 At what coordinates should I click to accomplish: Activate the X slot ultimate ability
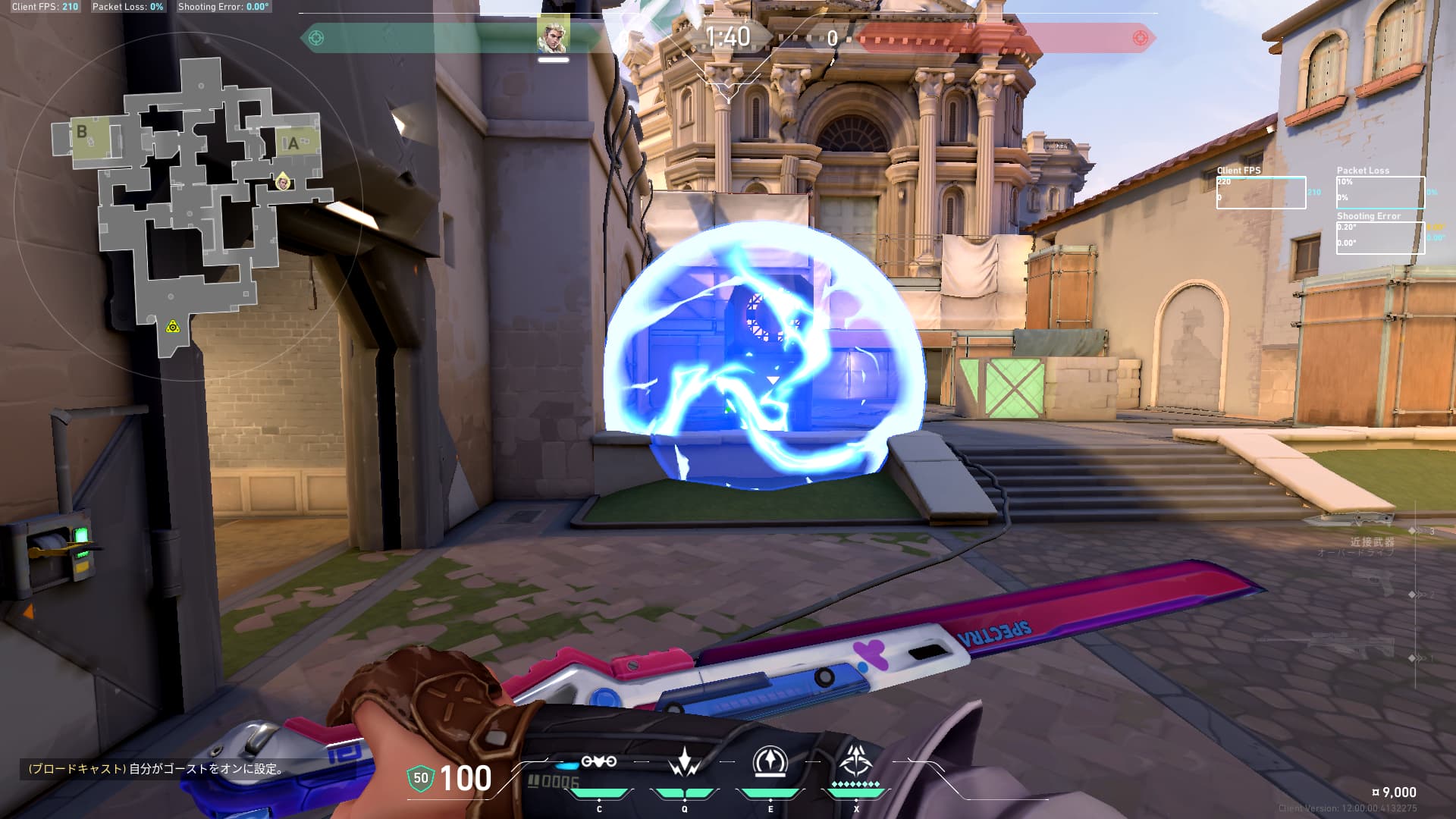tap(857, 760)
